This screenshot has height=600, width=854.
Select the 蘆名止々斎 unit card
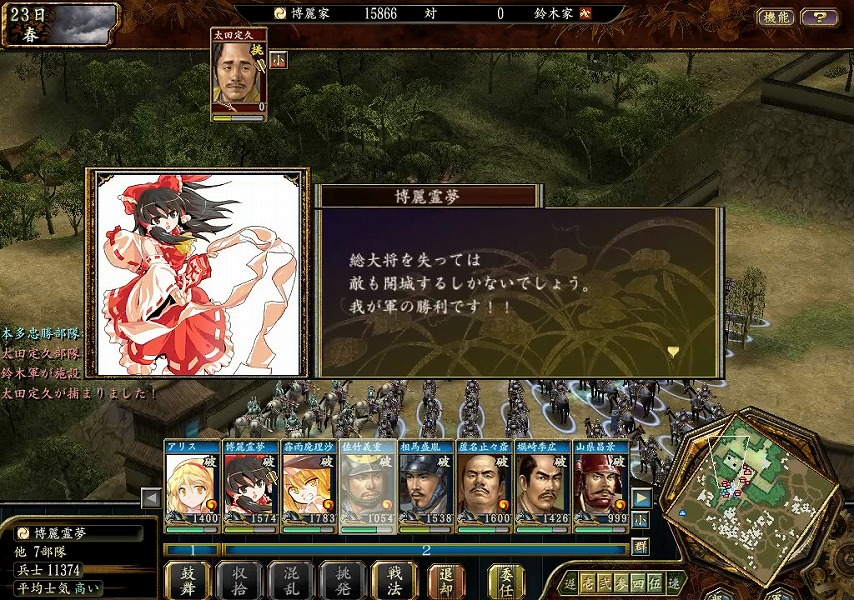[x=485, y=483]
